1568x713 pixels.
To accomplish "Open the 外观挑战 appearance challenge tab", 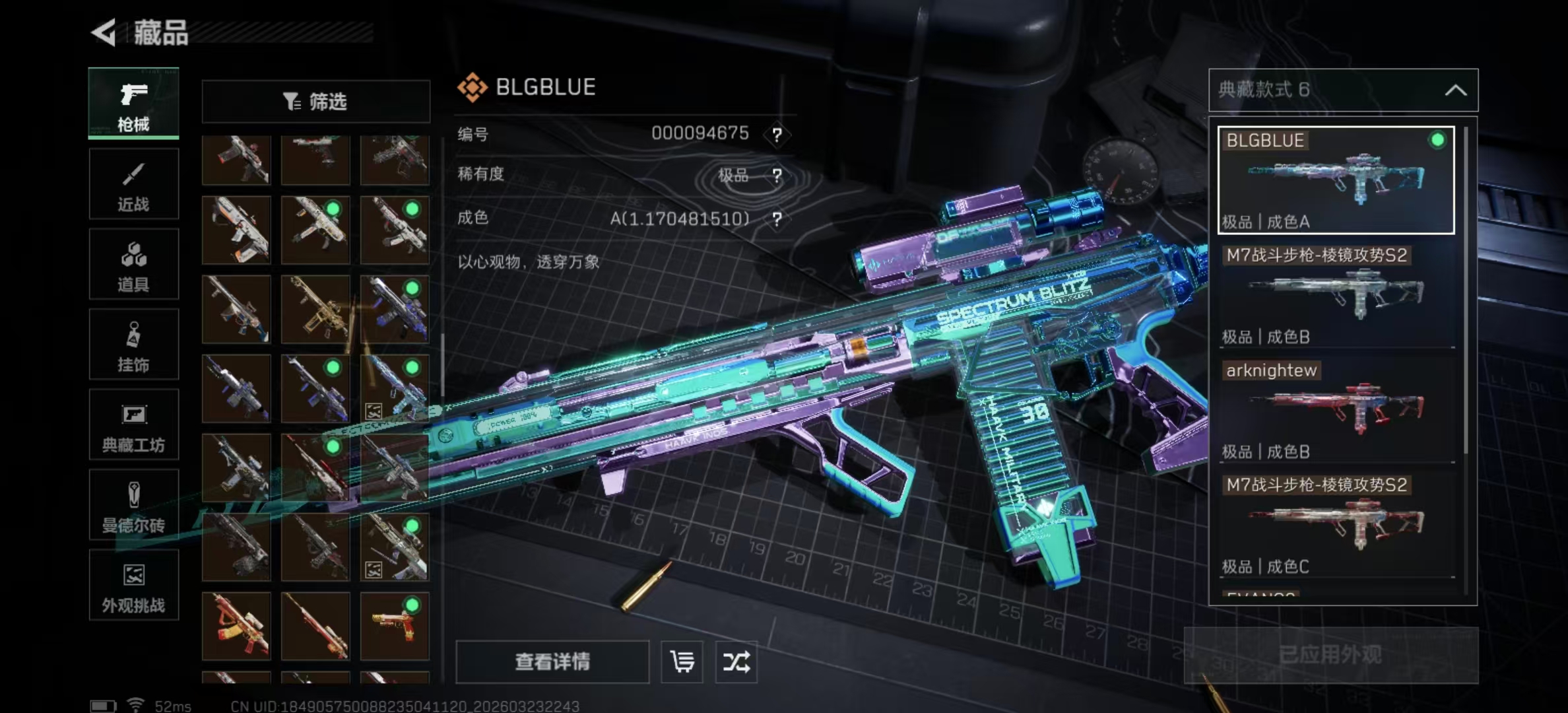I will pyautogui.click(x=133, y=586).
